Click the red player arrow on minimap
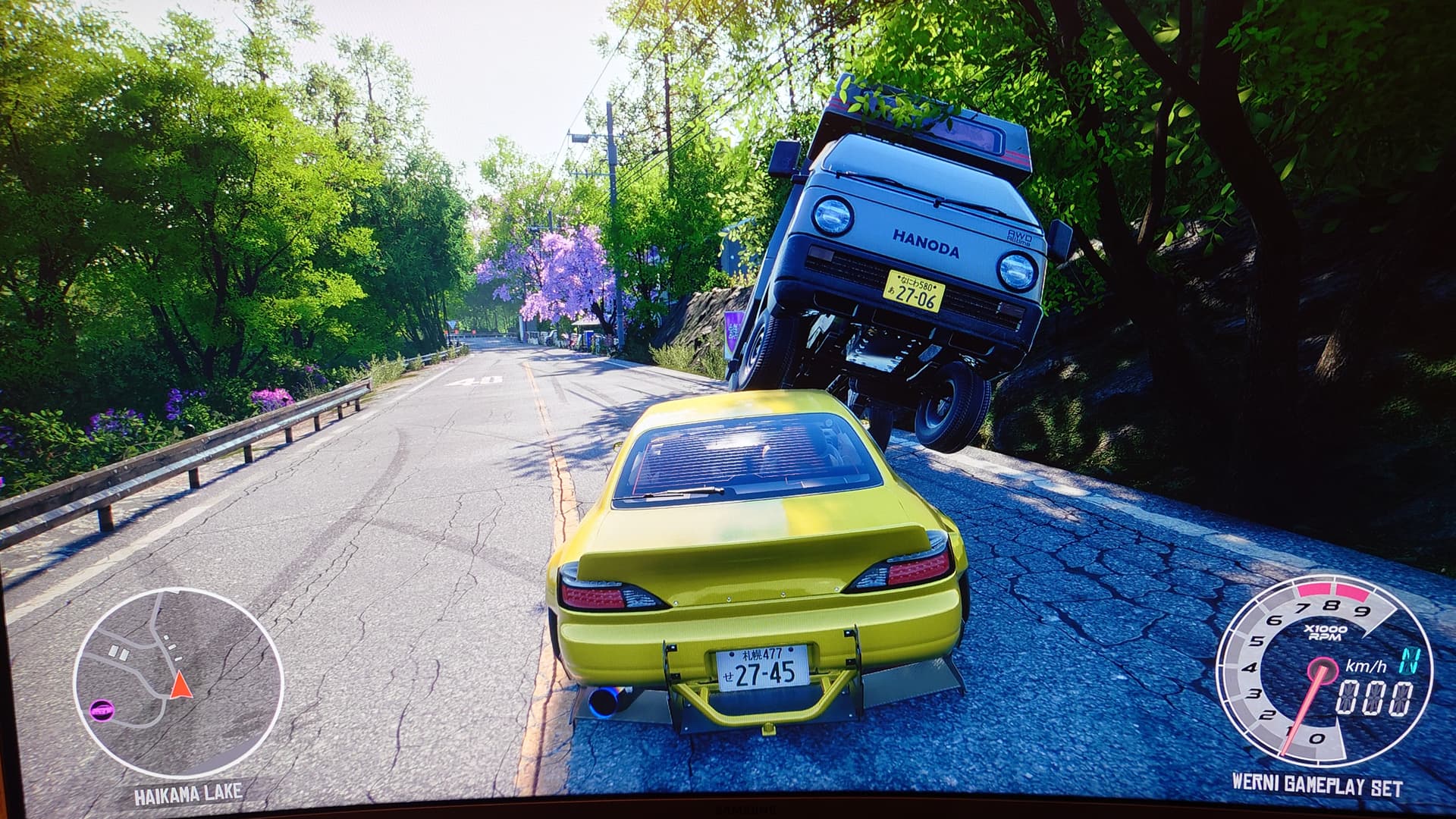 180,686
